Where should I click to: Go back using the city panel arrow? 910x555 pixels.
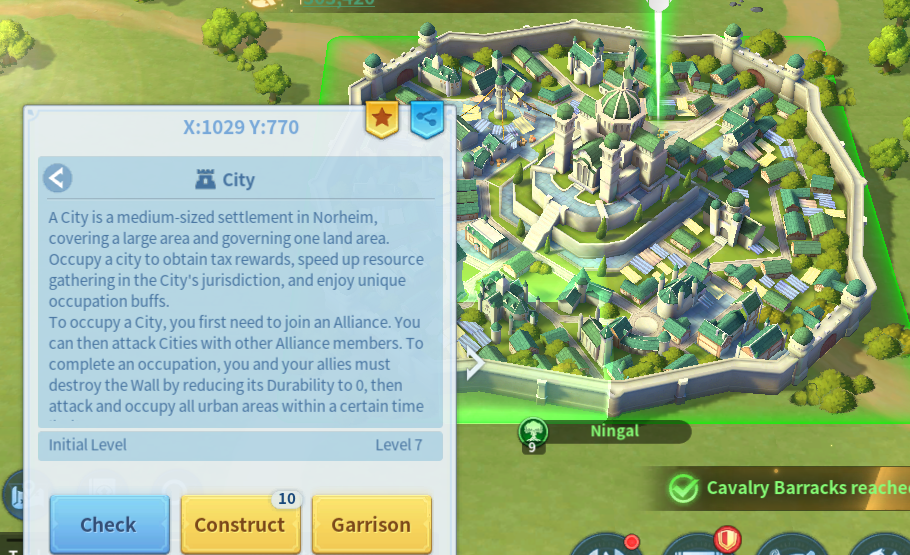58,179
